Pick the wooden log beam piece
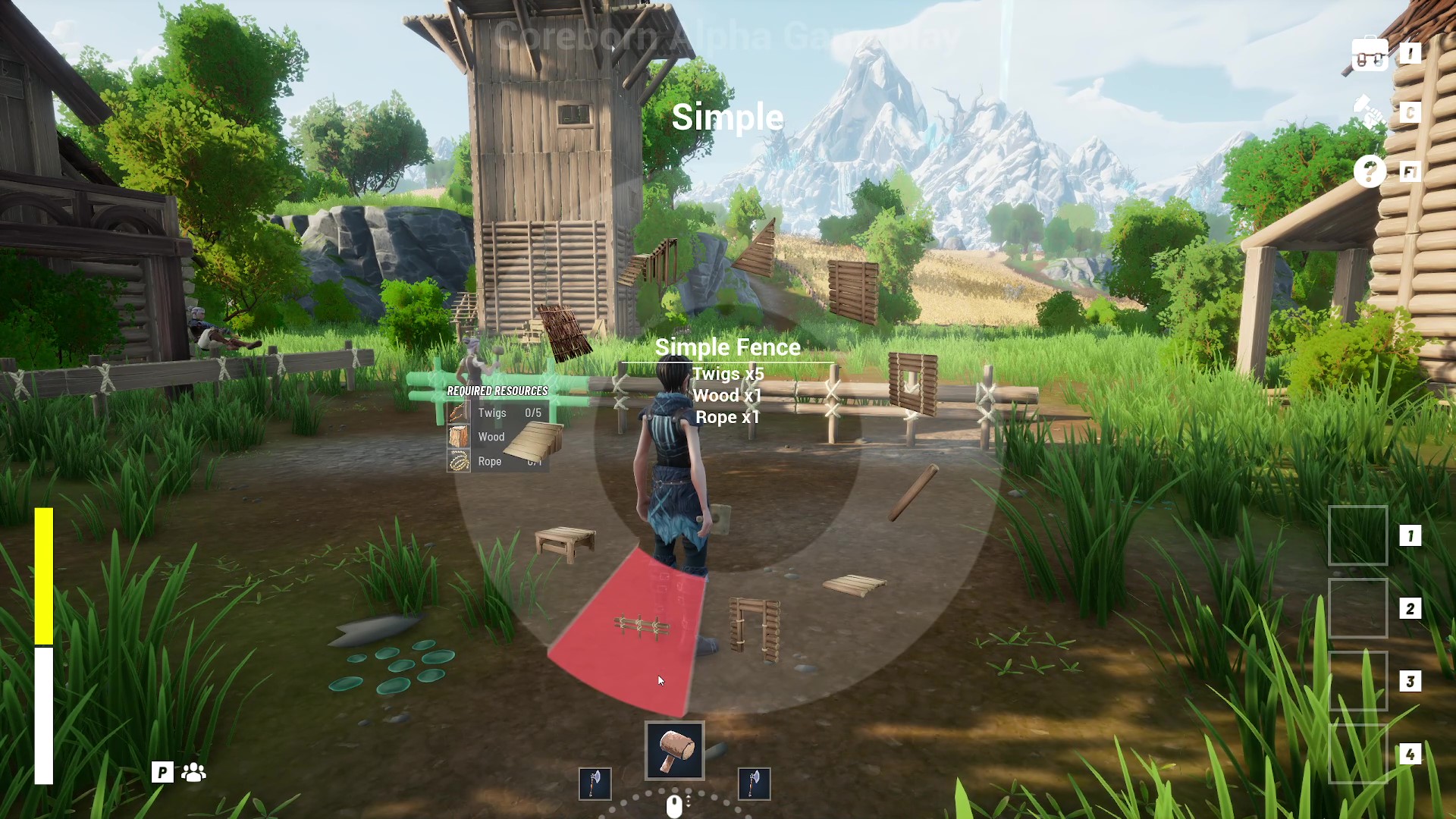1456x819 pixels. [x=913, y=493]
